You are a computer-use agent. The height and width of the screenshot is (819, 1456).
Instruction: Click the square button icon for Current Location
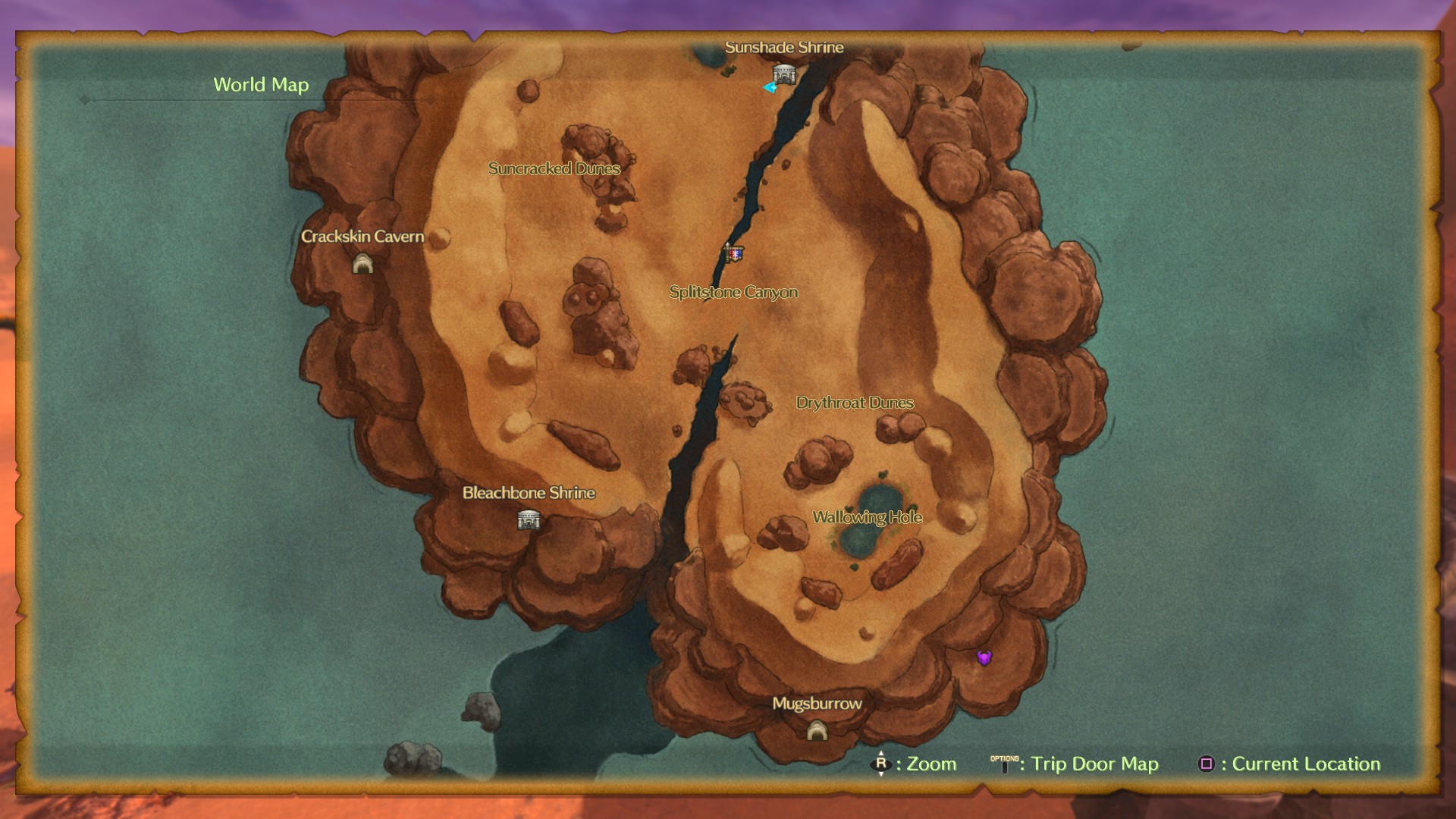click(x=1207, y=764)
